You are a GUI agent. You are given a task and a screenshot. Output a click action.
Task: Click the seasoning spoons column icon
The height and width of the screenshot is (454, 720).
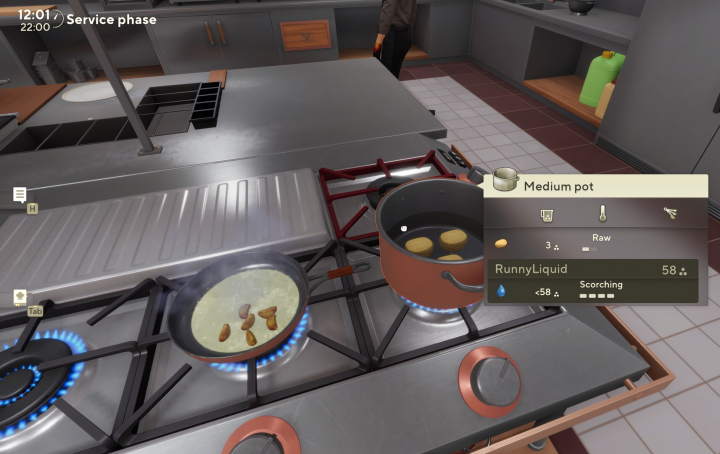(x=670, y=213)
